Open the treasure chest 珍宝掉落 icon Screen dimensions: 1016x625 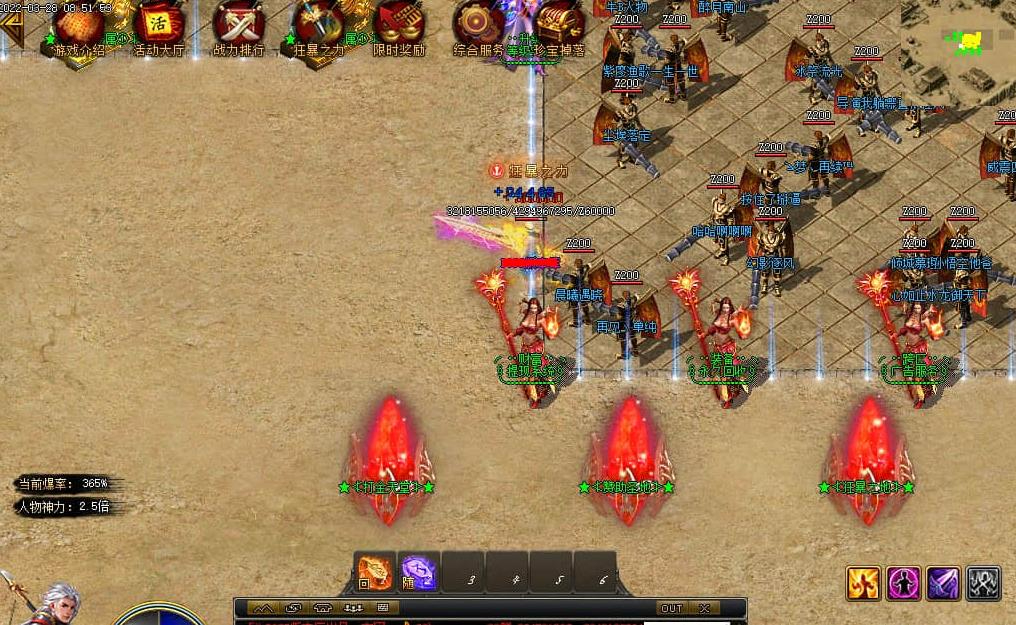tap(558, 27)
